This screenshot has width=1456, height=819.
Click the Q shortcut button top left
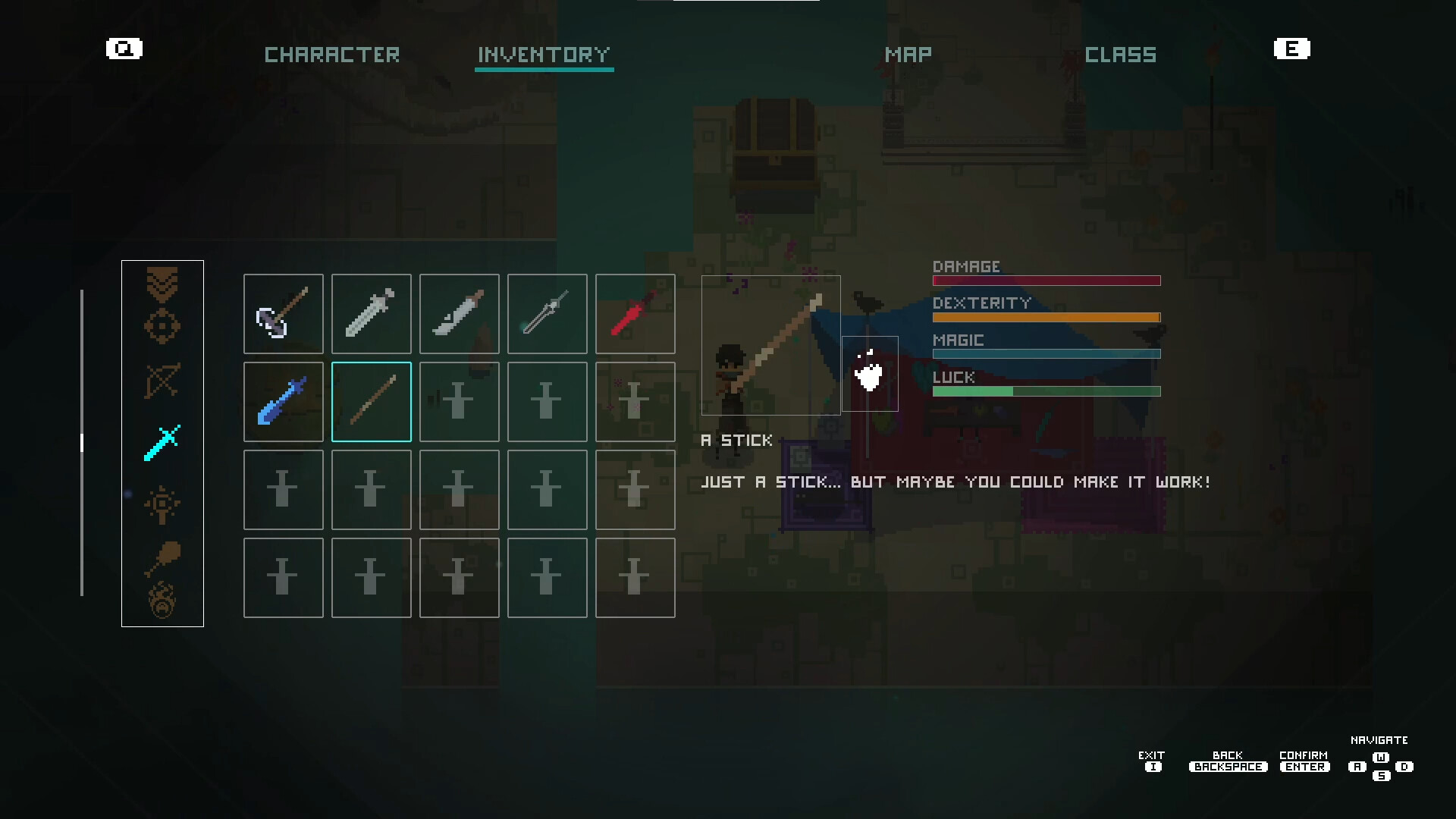pyautogui.click(x=124, y=49)
